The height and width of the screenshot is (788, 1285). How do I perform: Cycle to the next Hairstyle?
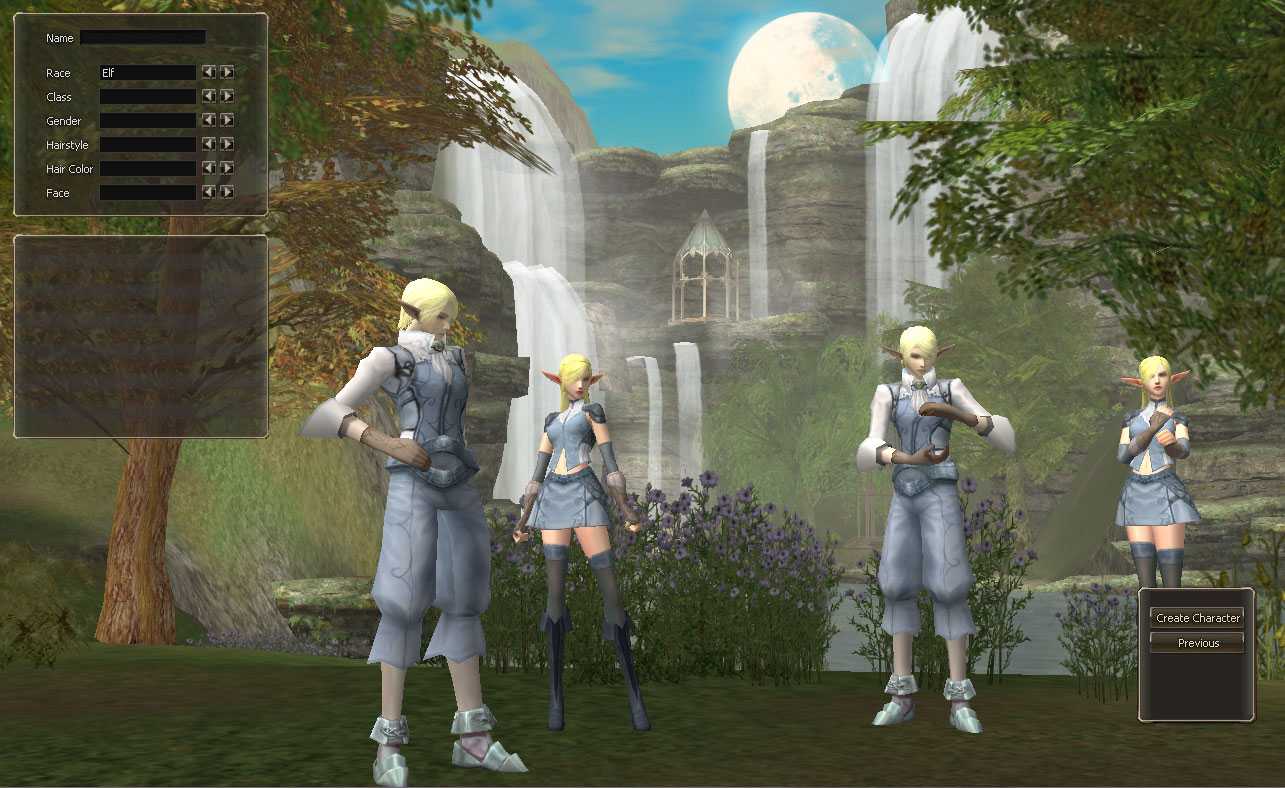[x=227, y=144]
